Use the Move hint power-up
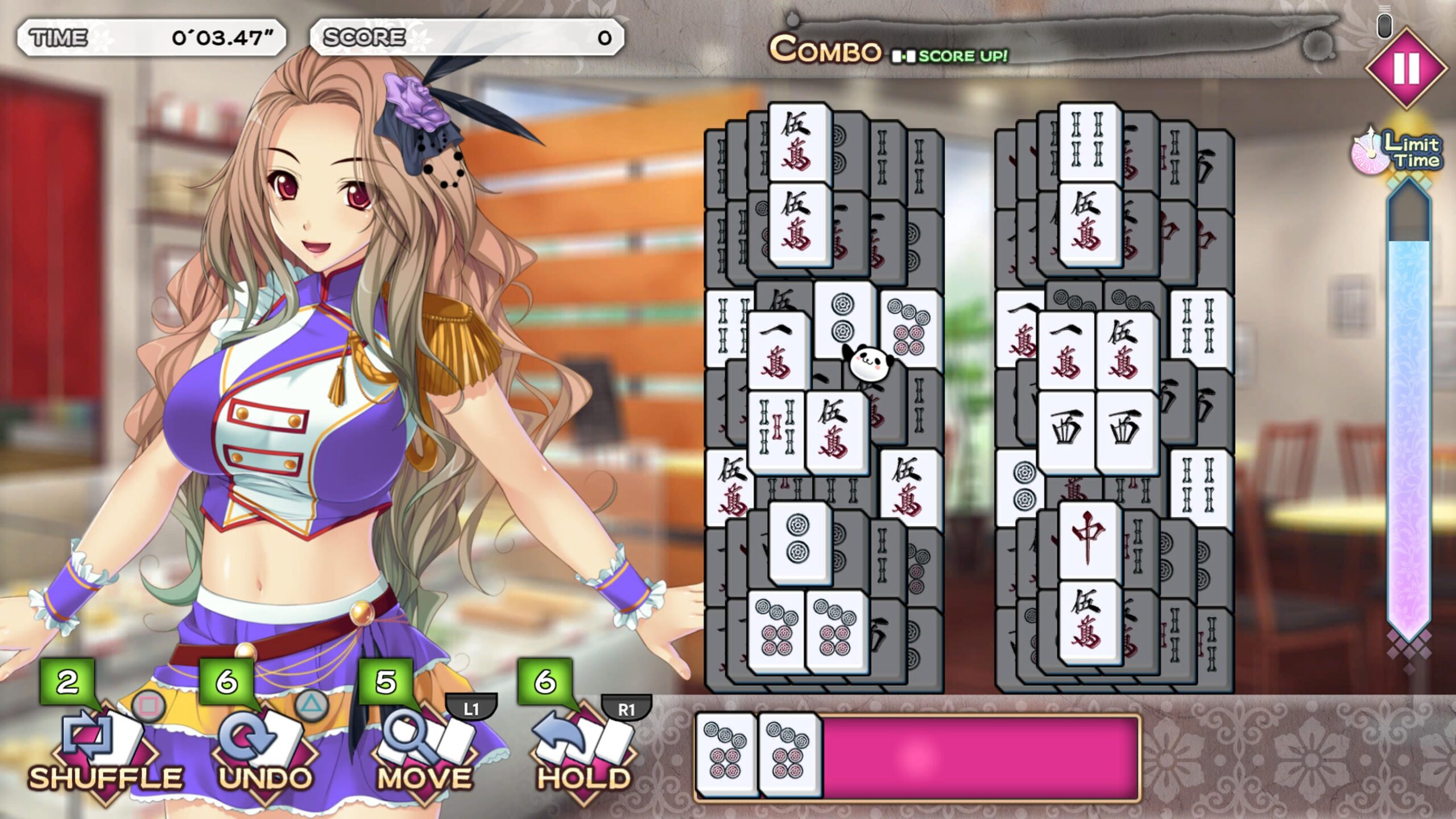The image size is (1456, 819). pos(424,745)
